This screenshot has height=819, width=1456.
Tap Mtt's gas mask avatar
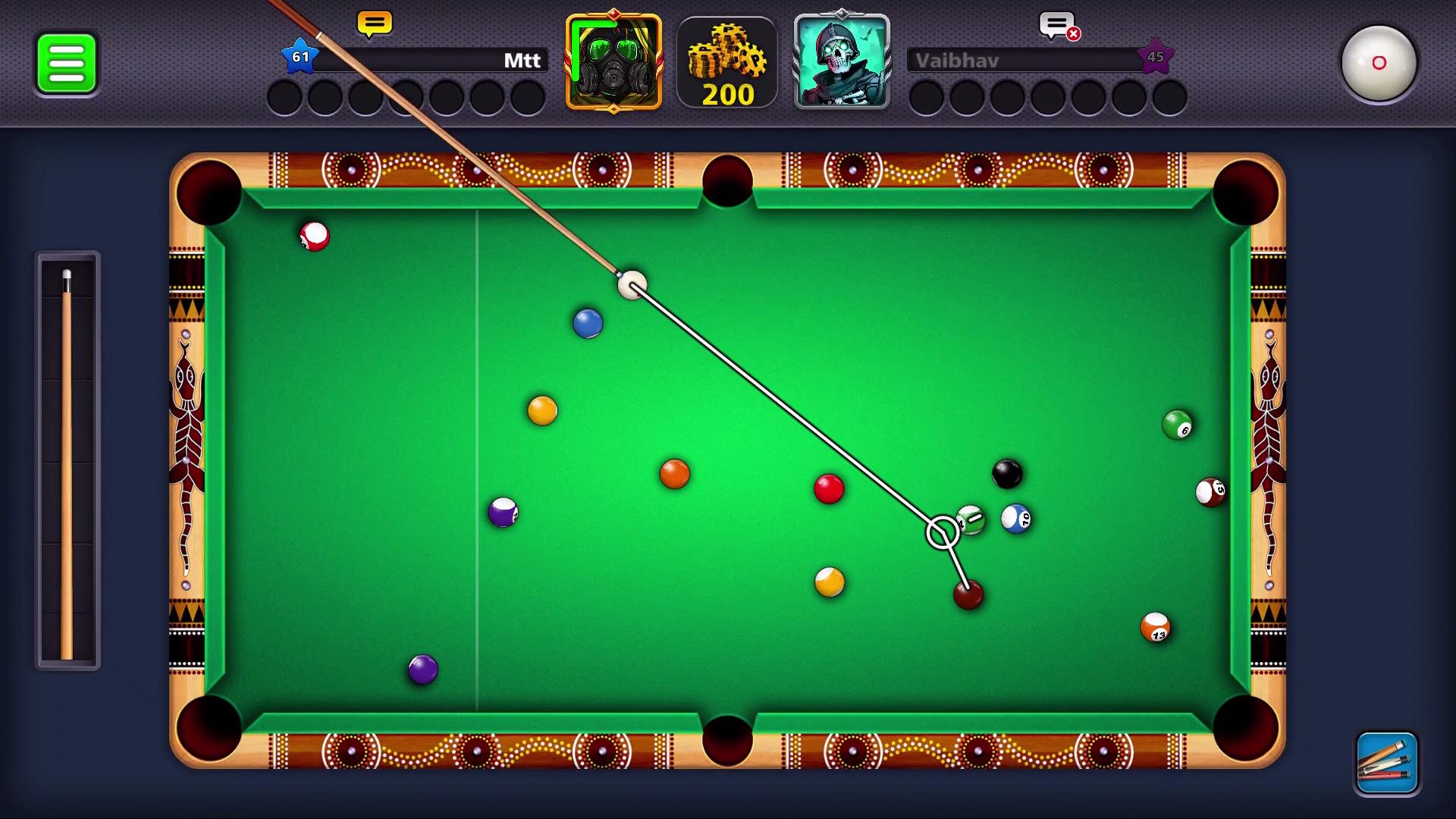pyautogui.click(x=613, y=62)
